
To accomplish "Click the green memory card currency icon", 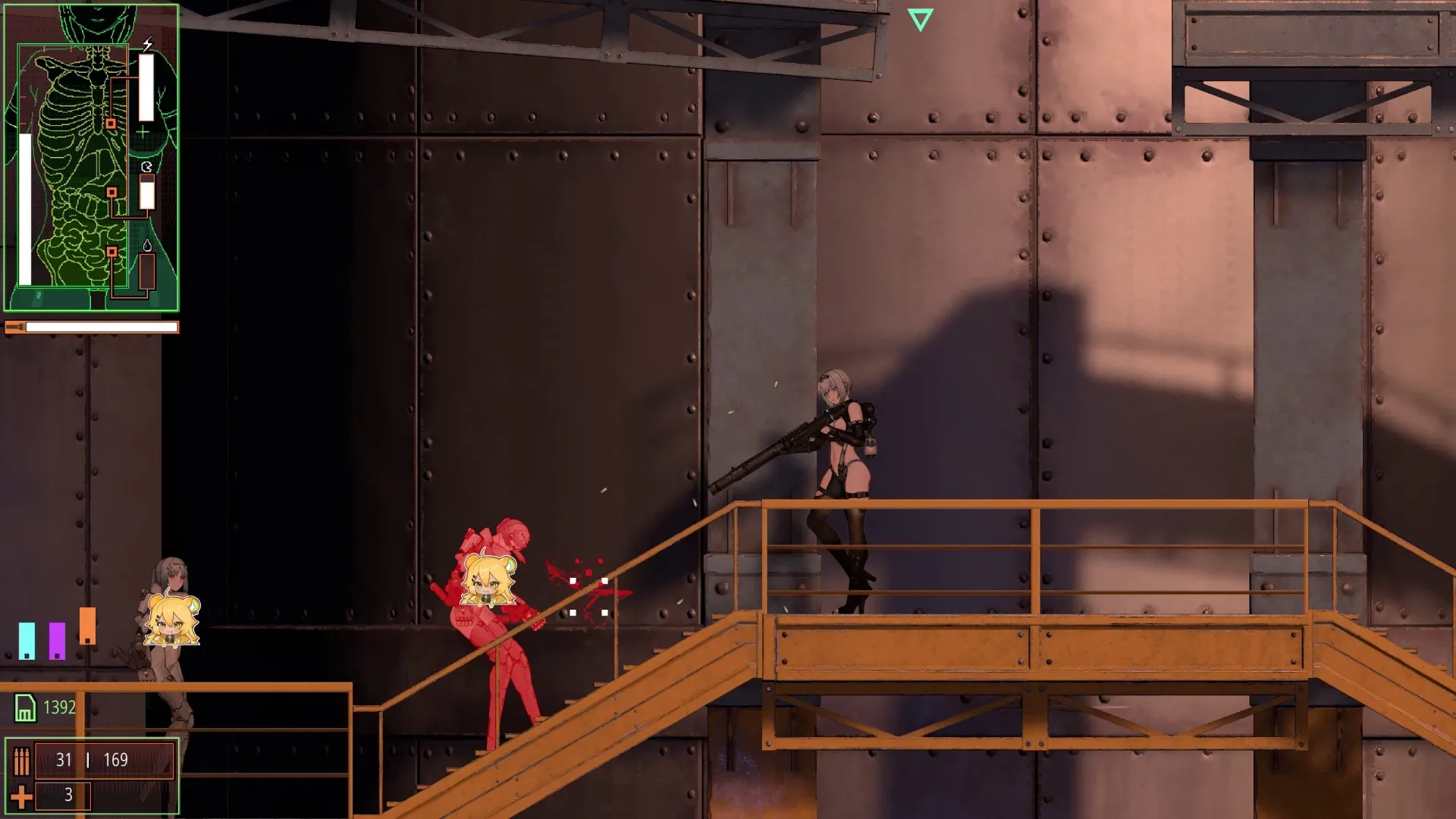I will point(25,708).
